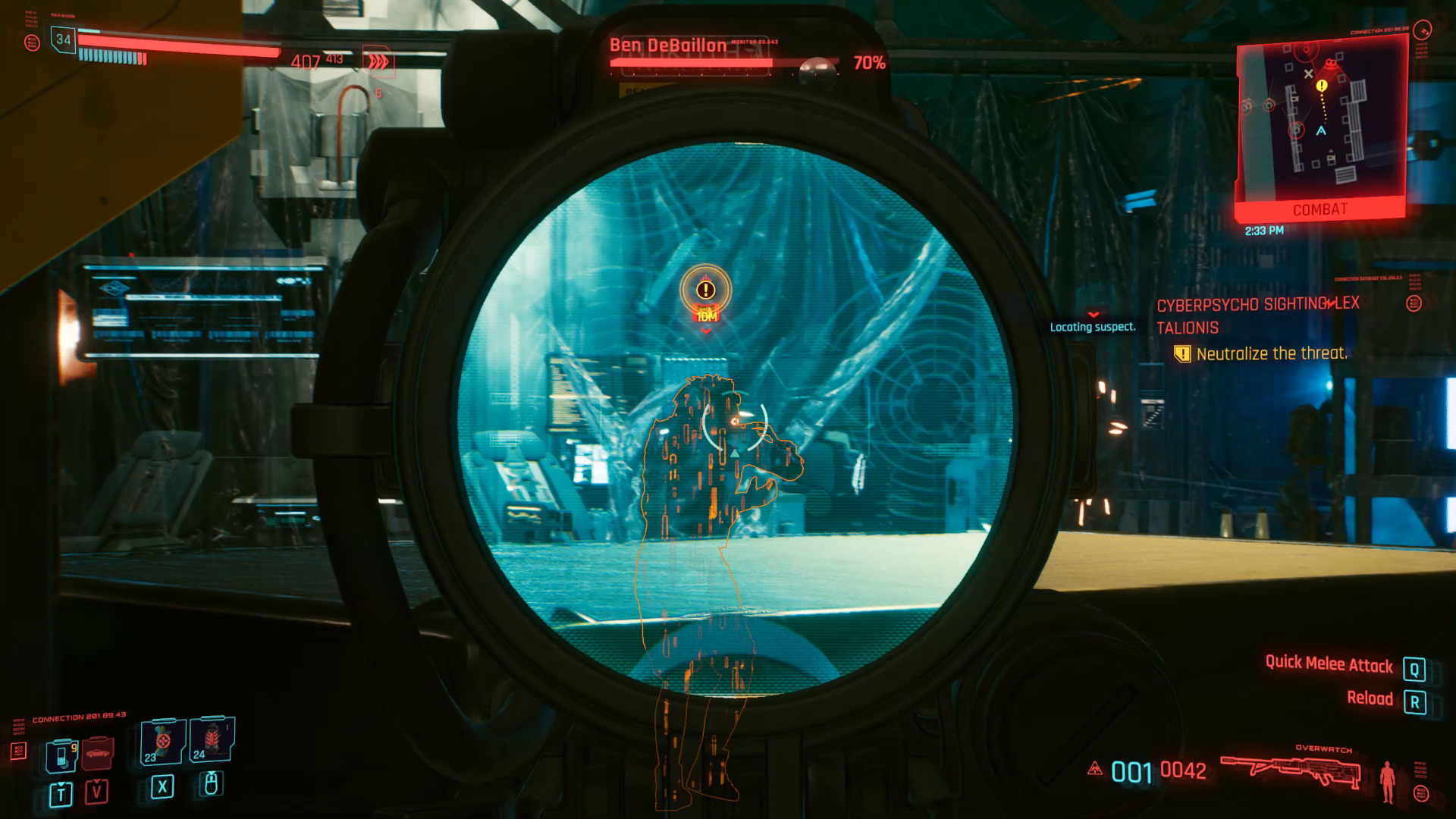Click the Reload action label near the R key
This screenshot has height=819, width=1456.
point(1371,697)
